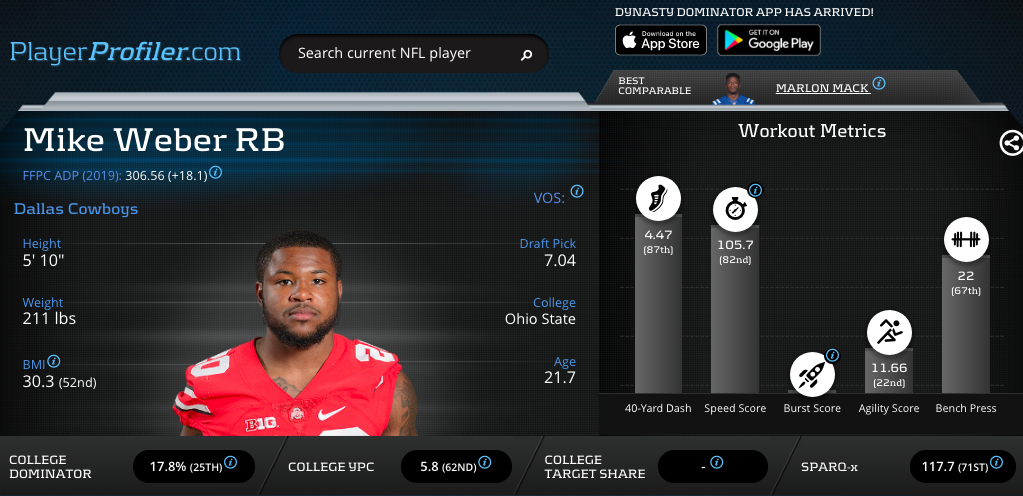
Task: Open the FFPC ADP info tooltip icon
Action: click(215, 172)
